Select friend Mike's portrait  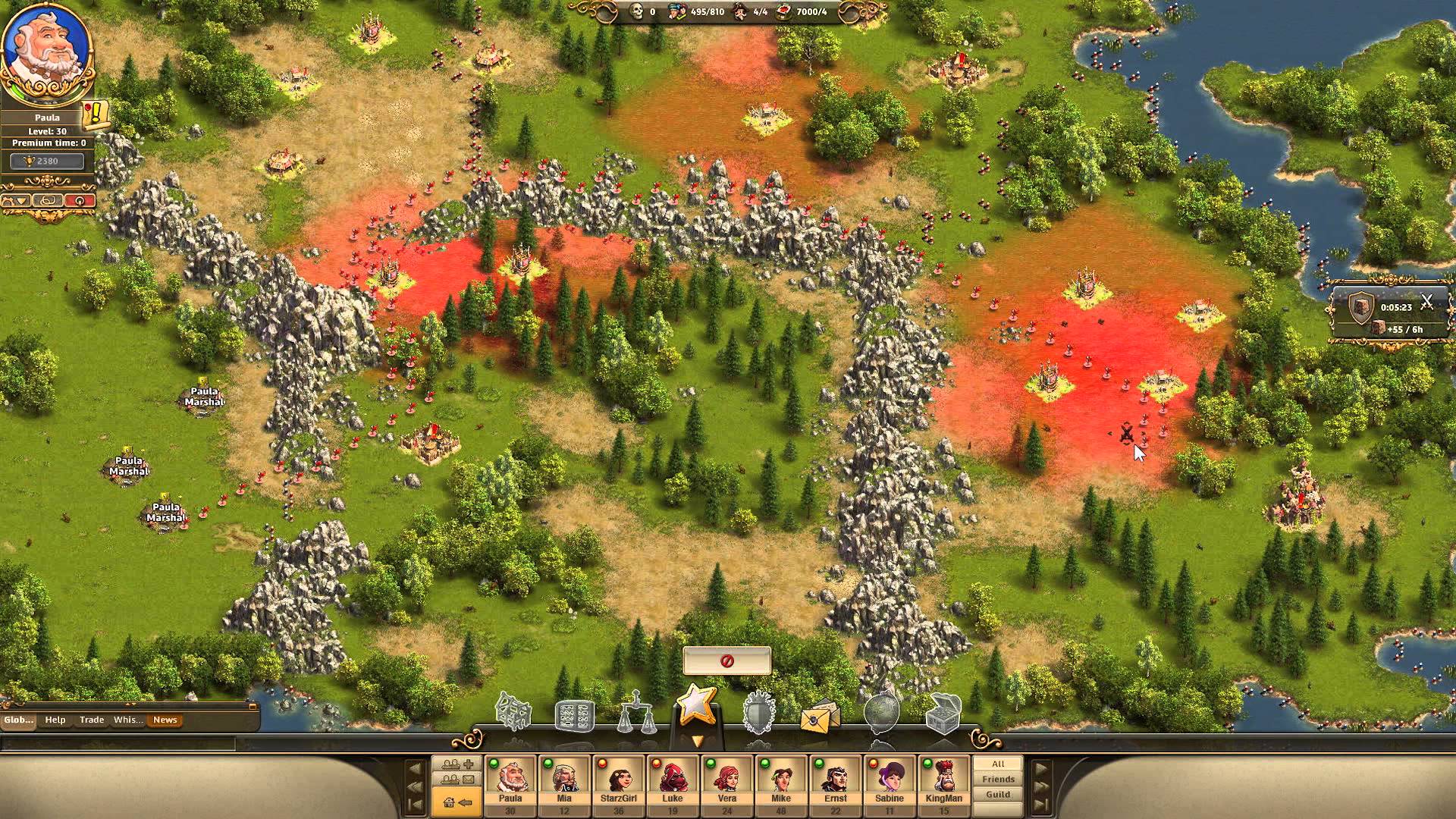pos(781,780)
